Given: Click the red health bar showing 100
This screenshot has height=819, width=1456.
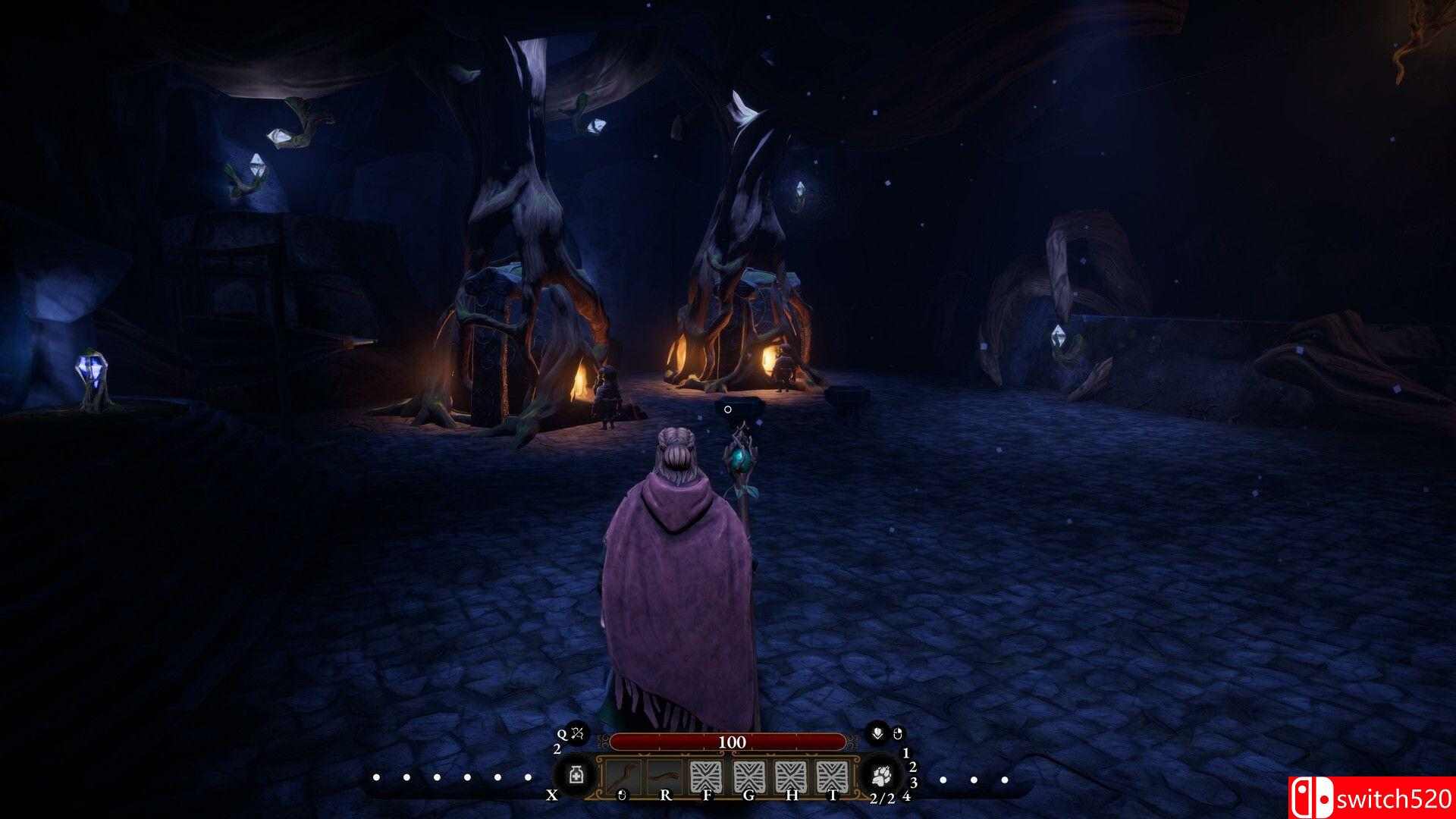Looking at the screenshot, I should 730,742.
